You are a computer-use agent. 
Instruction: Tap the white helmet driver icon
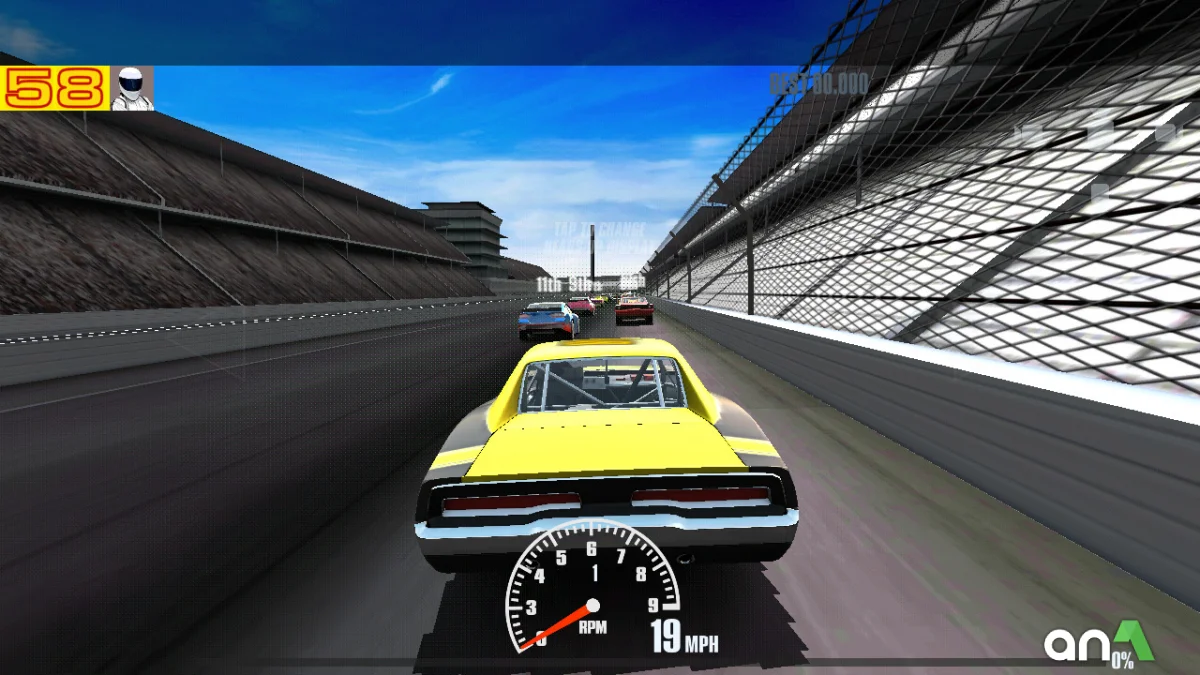(x=132, y=88)
